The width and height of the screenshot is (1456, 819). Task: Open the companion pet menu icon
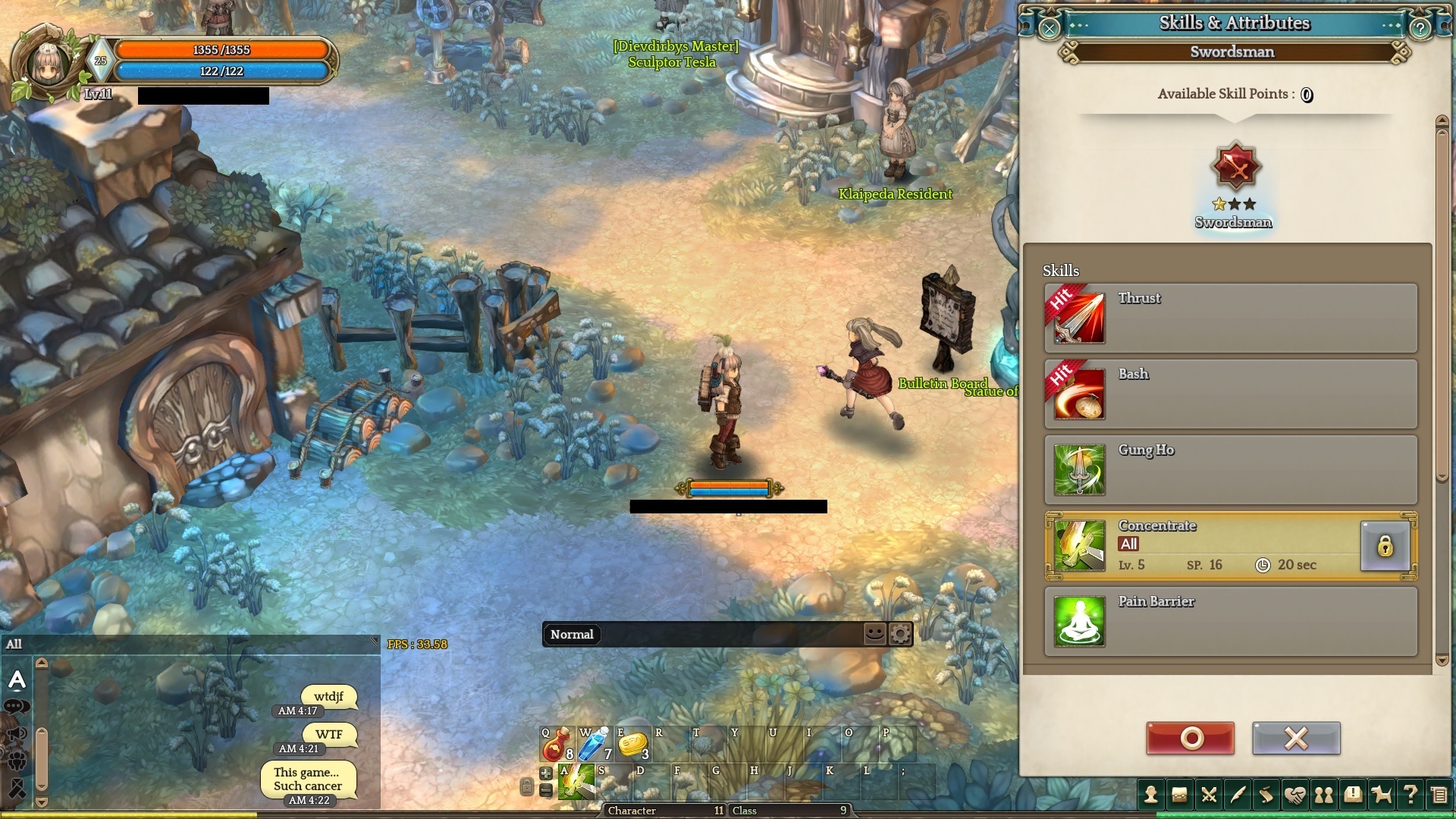tap(1382, 795)
